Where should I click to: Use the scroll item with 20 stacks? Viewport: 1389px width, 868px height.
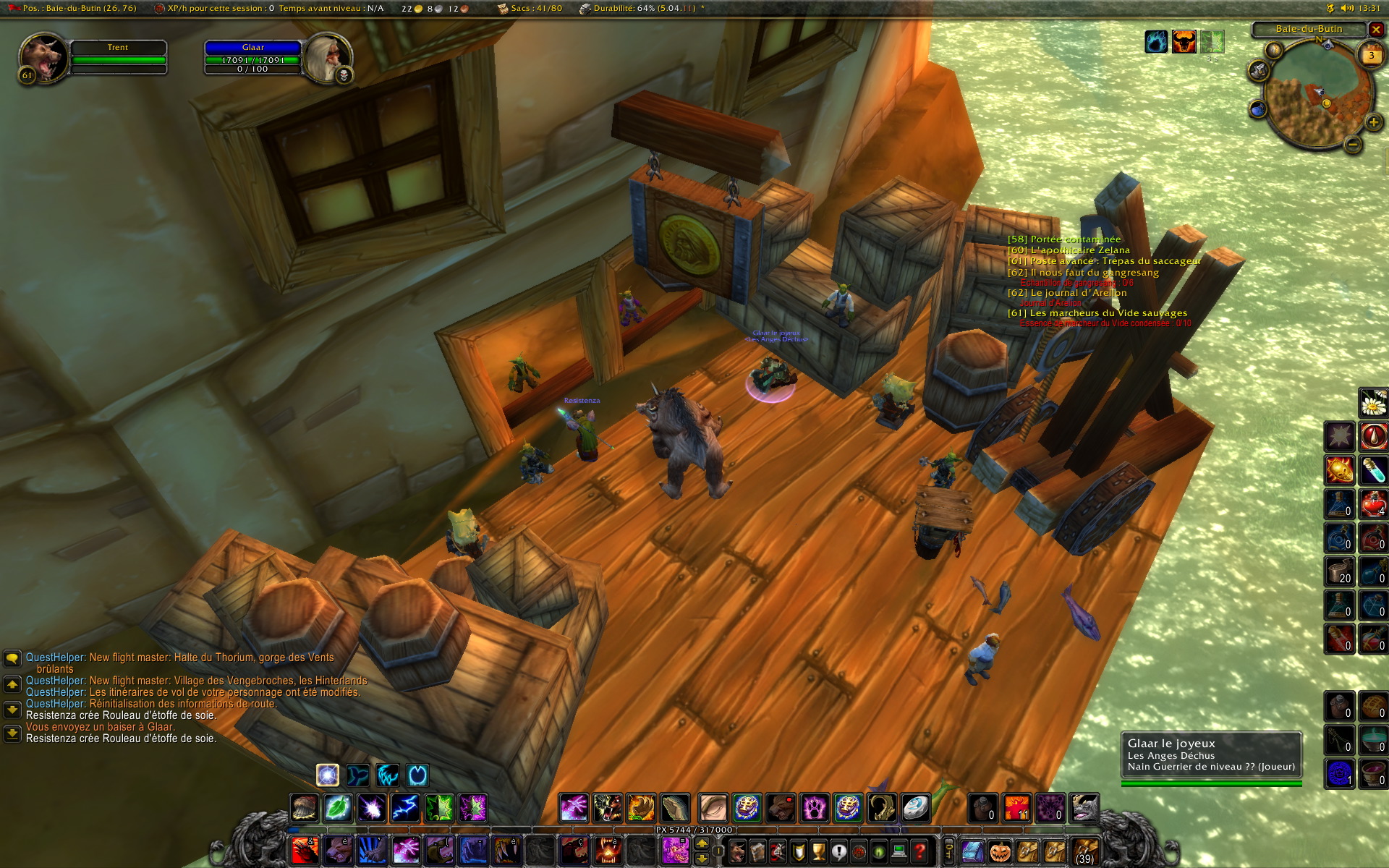(1339, 570)
